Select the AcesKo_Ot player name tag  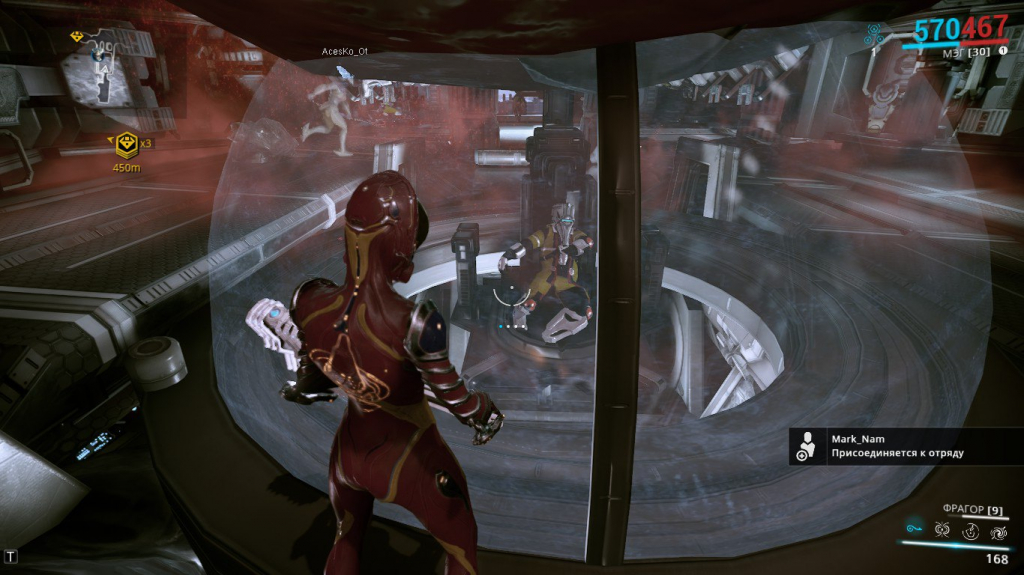point(345,51)
